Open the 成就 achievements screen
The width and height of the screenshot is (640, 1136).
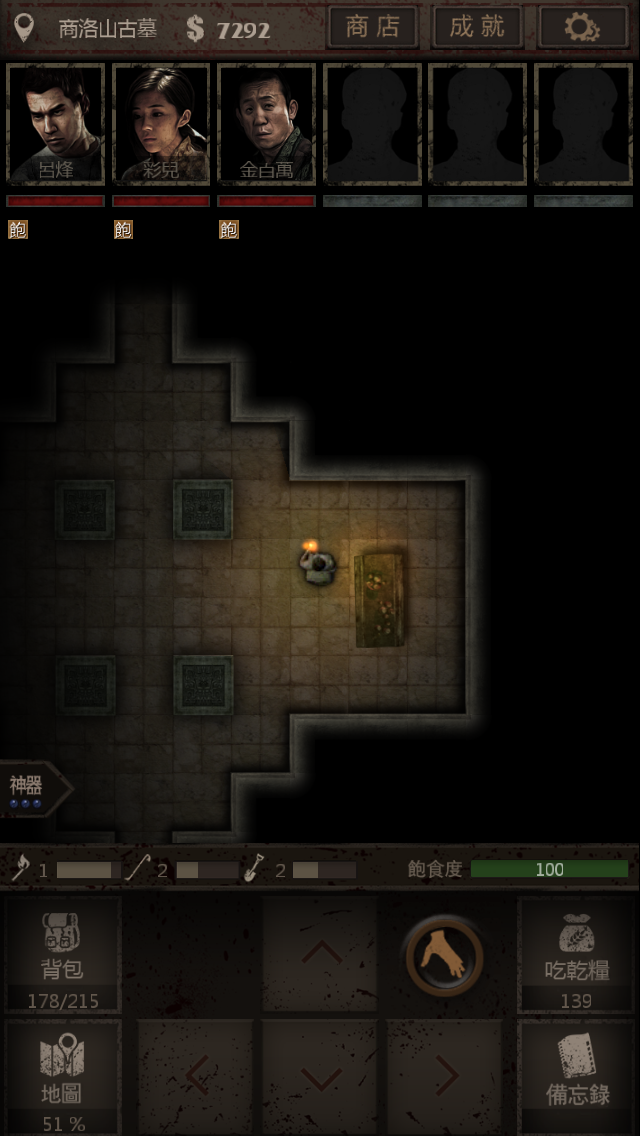point(477,27)
